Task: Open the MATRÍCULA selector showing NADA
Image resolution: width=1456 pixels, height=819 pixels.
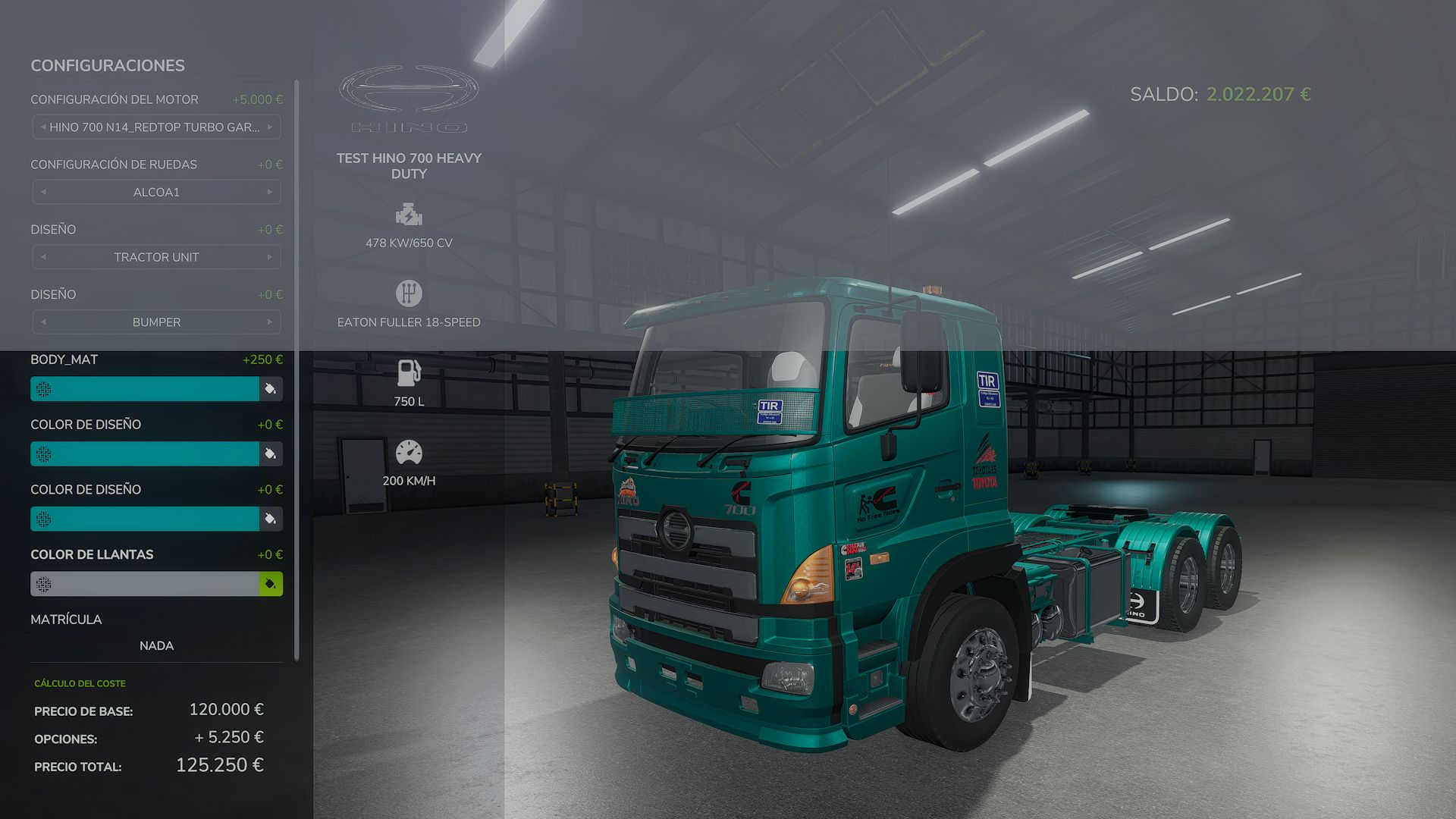Action: (155, 645)
